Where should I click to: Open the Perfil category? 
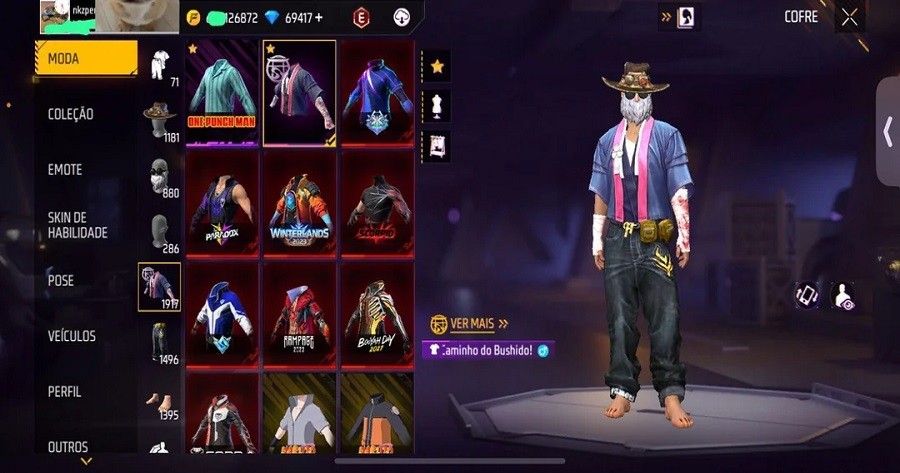click(x=65, y=392)
